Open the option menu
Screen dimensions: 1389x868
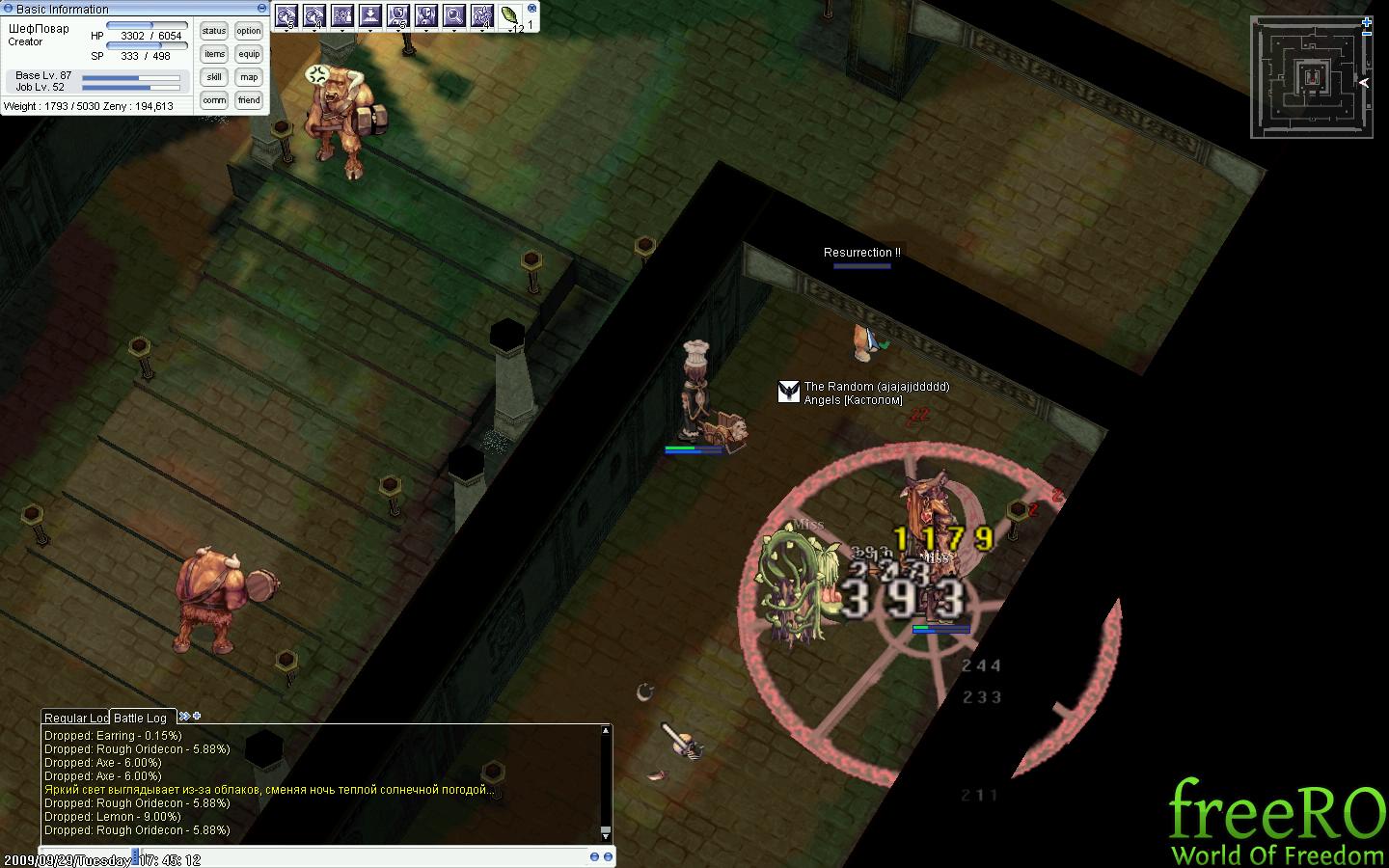[249, 31]
